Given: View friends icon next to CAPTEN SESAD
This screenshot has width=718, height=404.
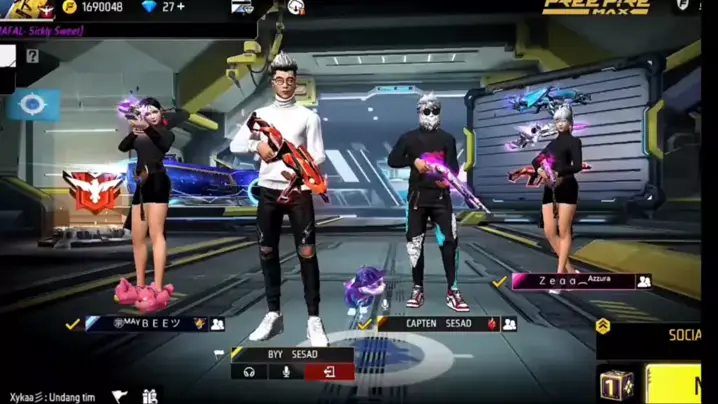Looking at the screenshot, I should [510, 324].
